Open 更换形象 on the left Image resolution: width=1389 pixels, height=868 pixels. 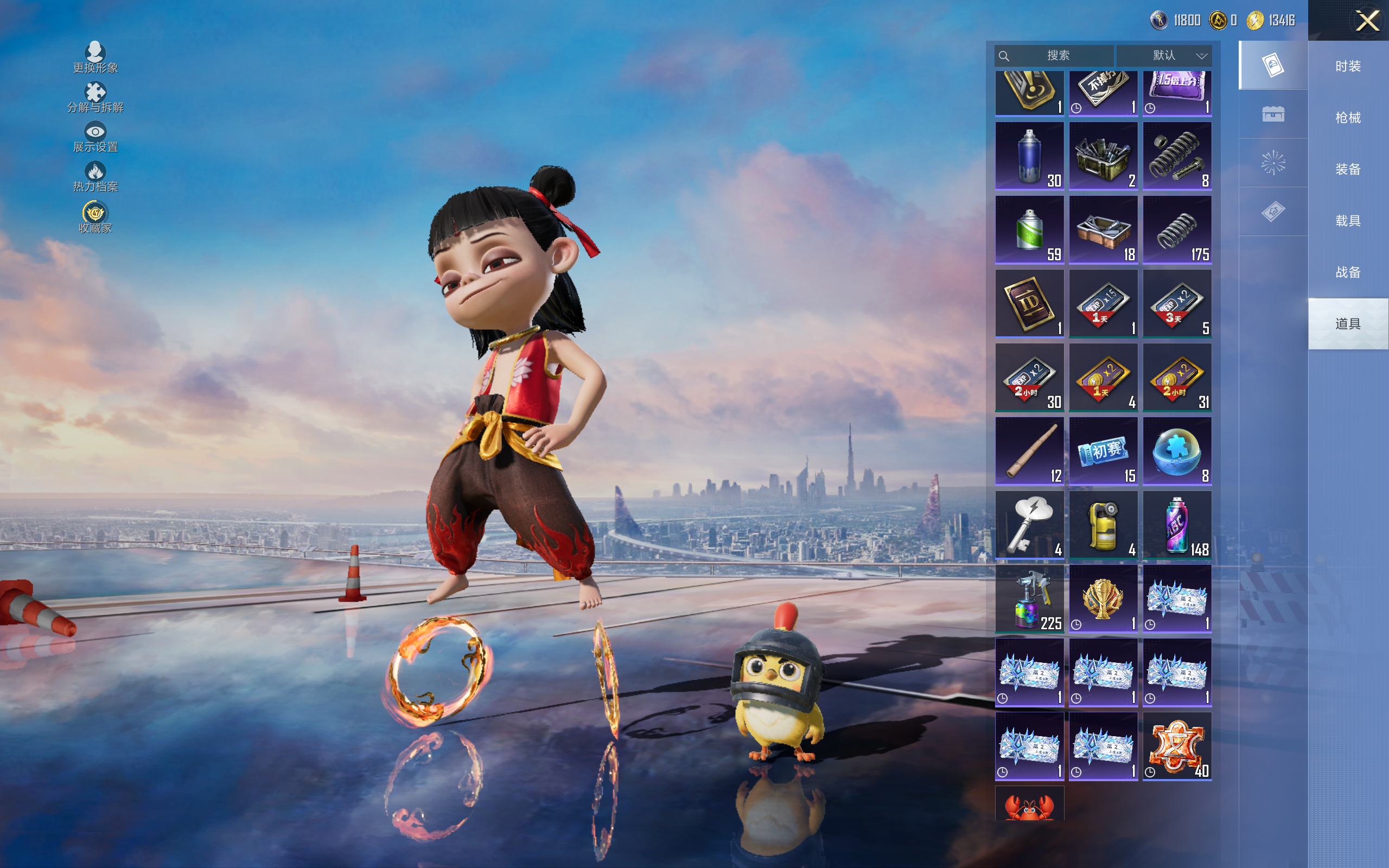click(x=95, y=58)
